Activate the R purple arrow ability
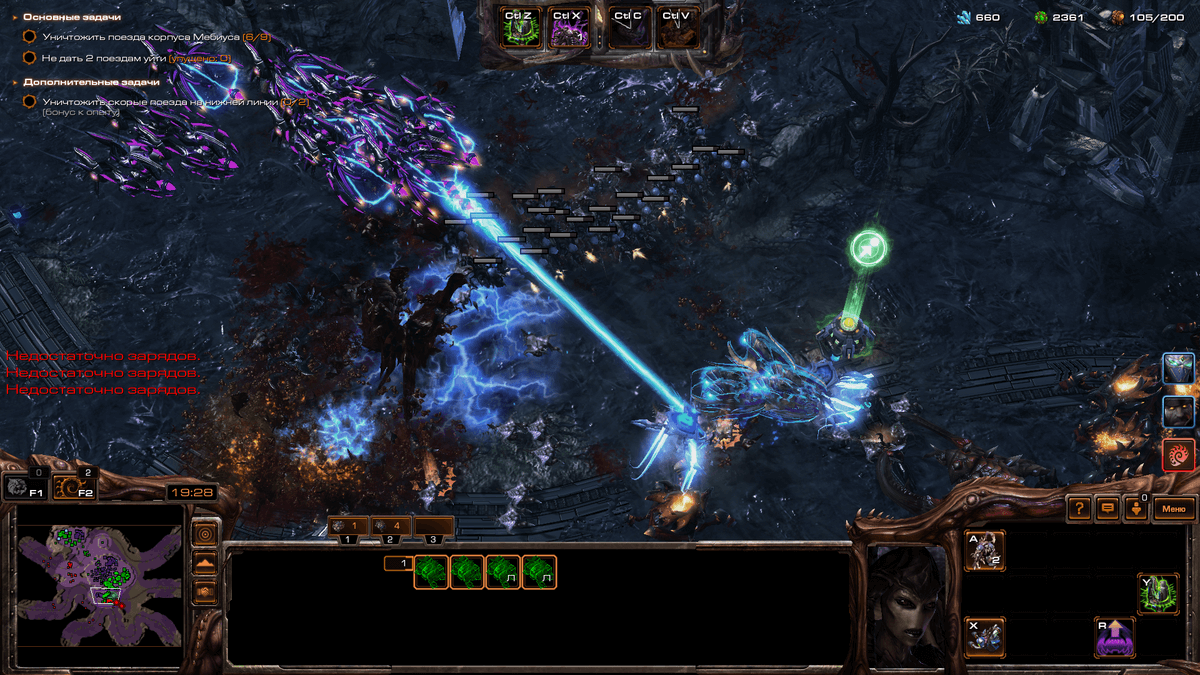The height and width of the screenshot is (675, 1200). coord(1115,636)
